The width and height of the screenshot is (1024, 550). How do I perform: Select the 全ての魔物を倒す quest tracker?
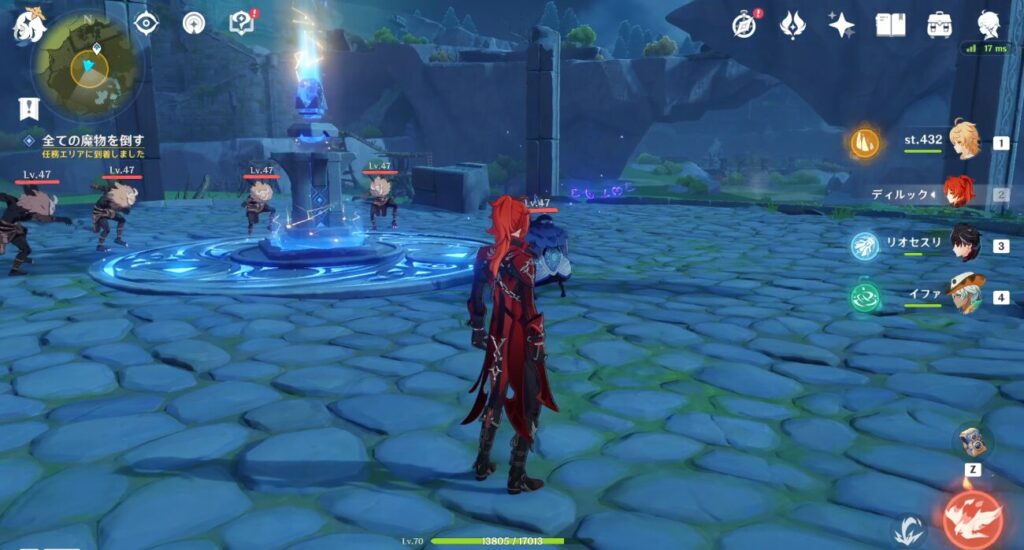tap(92, 140)
